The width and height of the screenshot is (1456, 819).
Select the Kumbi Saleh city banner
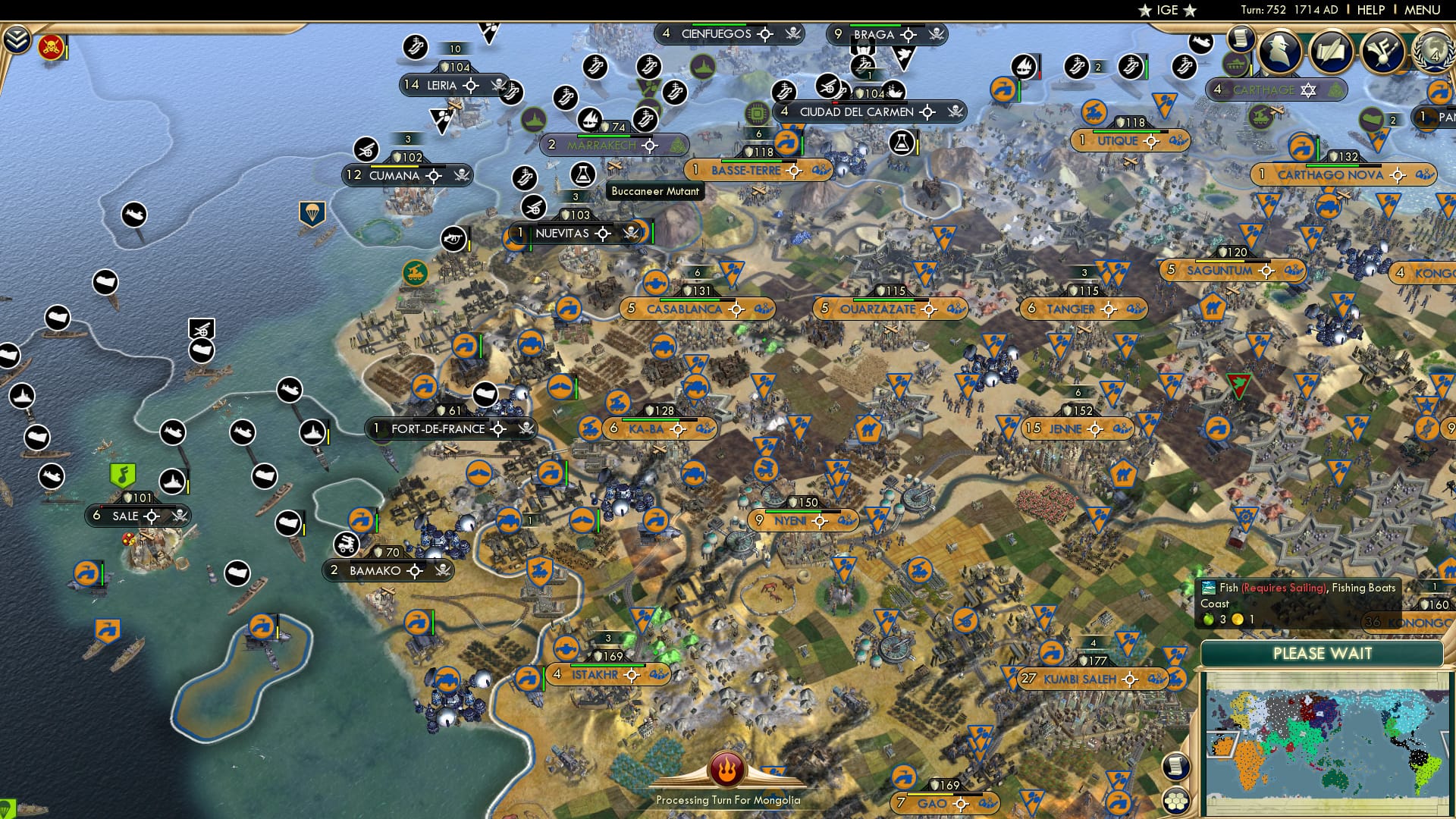click(x=1080, y=679)
